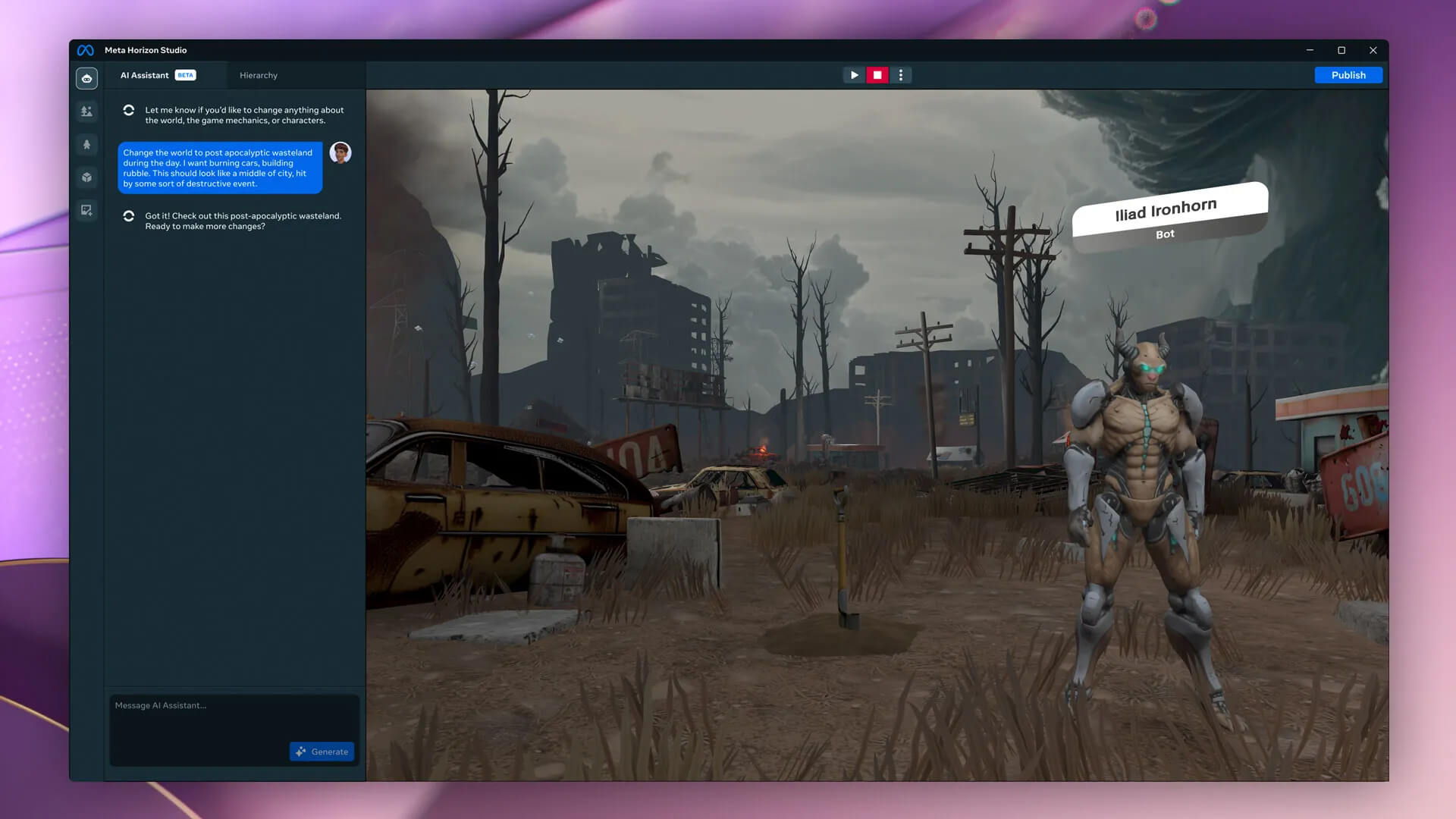Switch to the Hierarchy tab
This screenshot has height=819, width=1456.
point(259,75)
